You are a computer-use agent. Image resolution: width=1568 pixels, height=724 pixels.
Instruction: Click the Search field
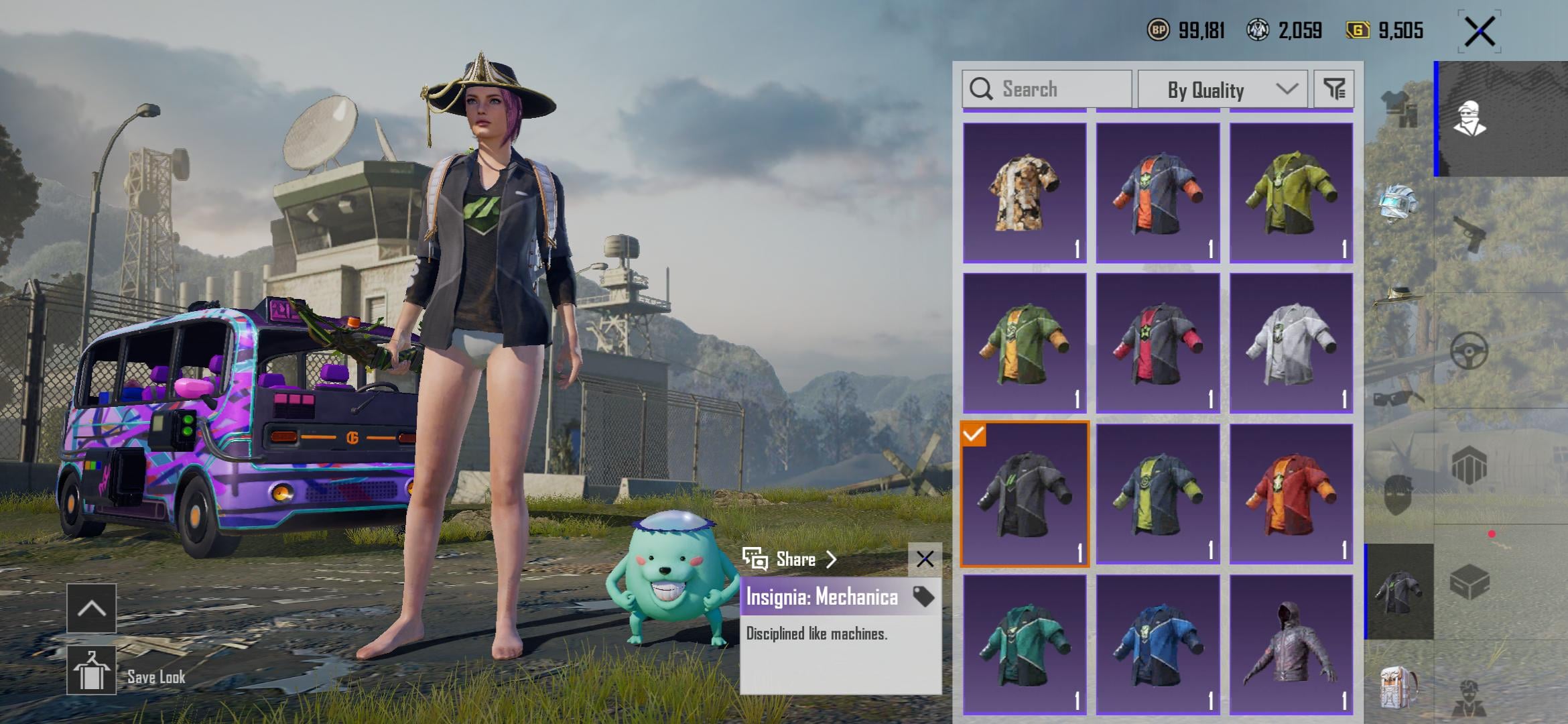1047,89
